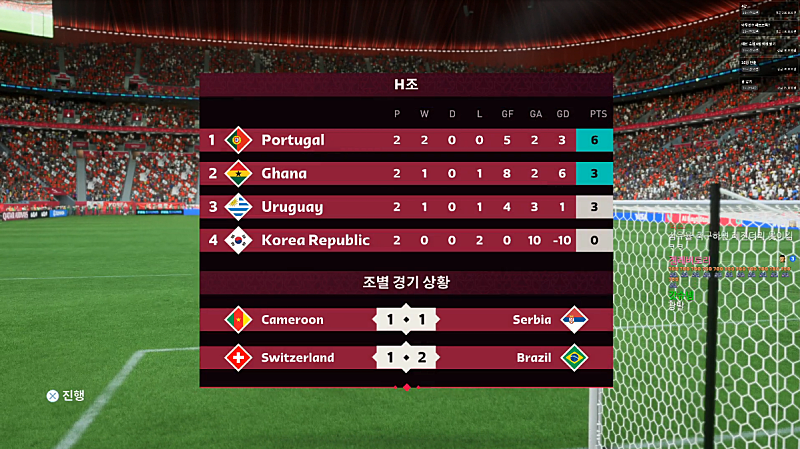Open the Switzerland vs Brazil match result

405,357
